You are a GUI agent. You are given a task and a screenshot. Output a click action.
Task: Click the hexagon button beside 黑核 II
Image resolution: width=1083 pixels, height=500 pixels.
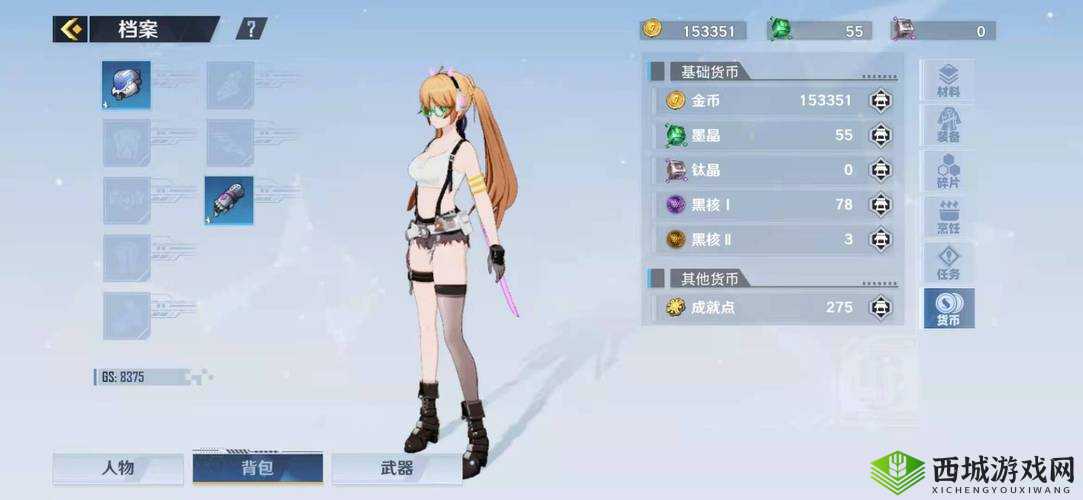point(880,239)
